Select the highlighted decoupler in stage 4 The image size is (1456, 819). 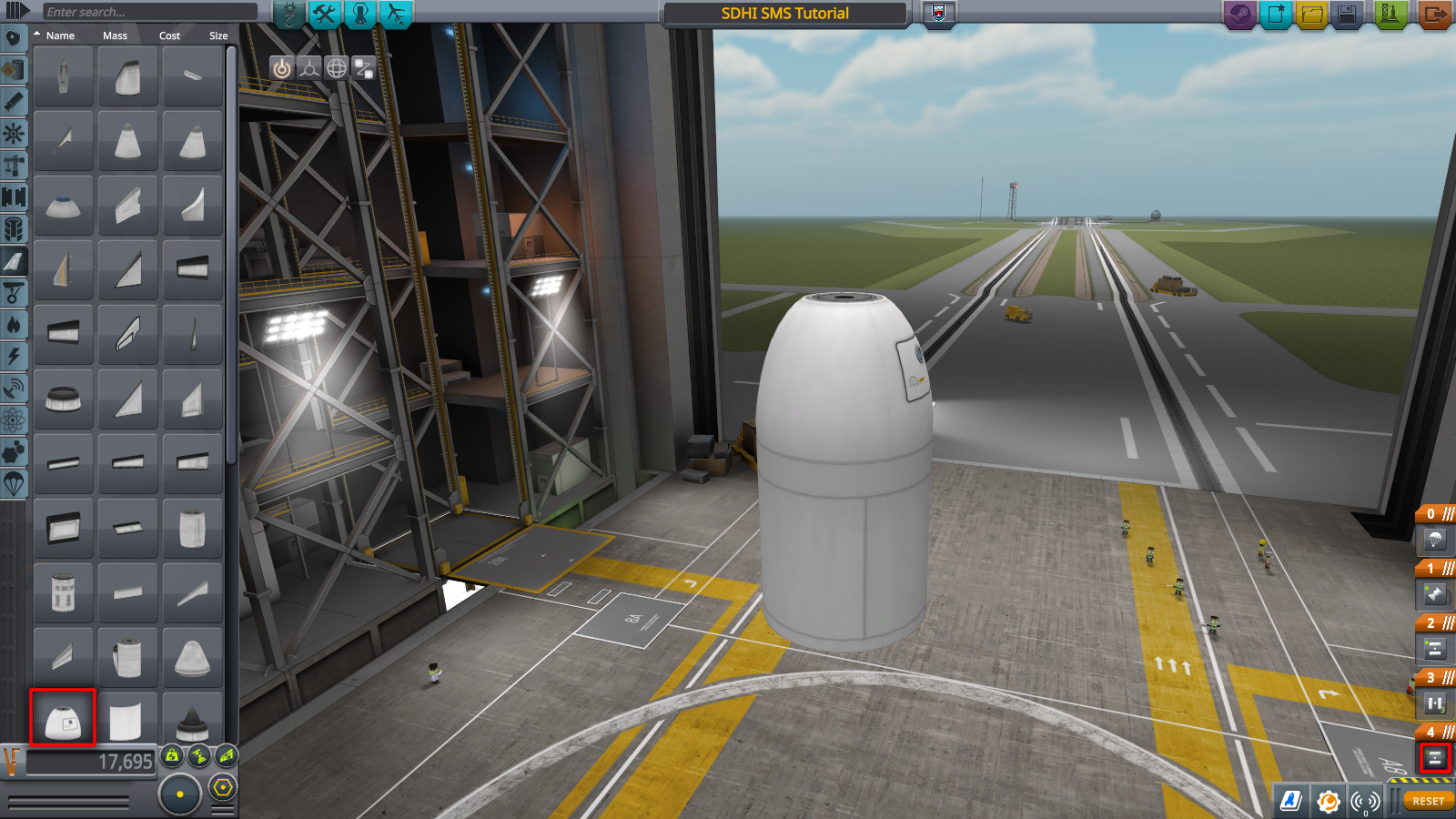1434,757
